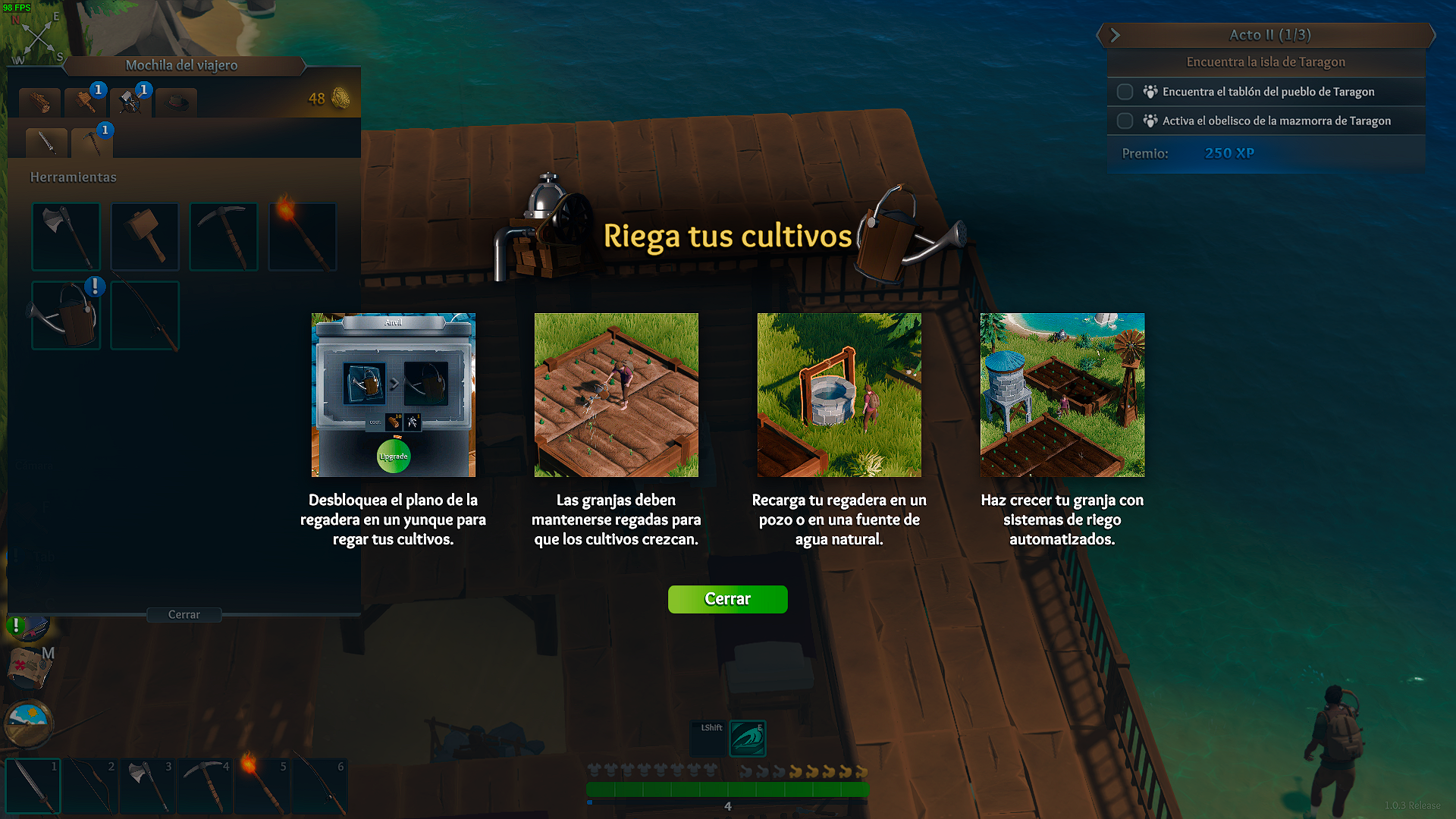Open the world map scroll icon
Screen dimensions: 1456x819
point(29,669)
